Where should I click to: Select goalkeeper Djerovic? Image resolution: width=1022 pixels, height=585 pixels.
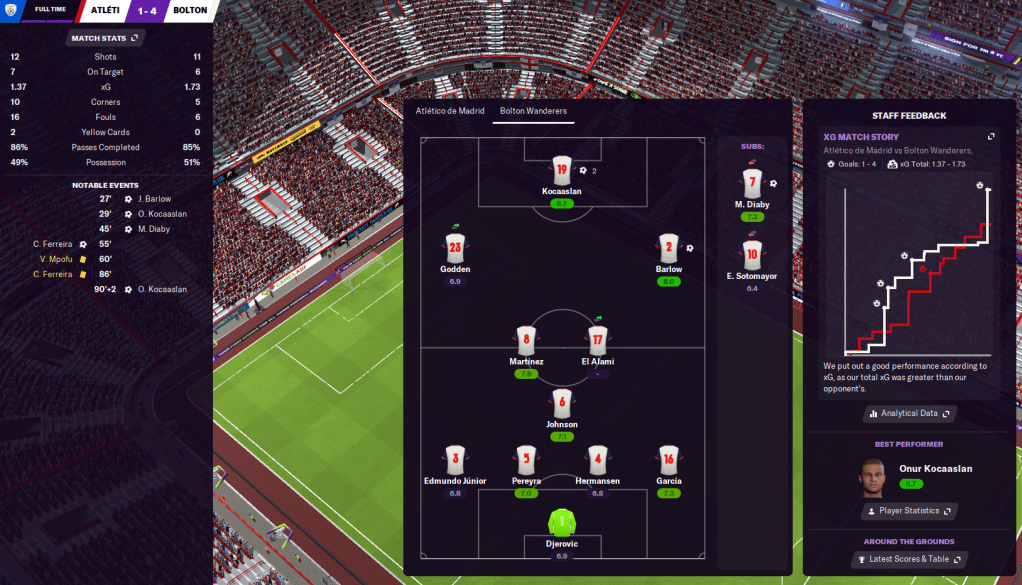click(562, 522)
